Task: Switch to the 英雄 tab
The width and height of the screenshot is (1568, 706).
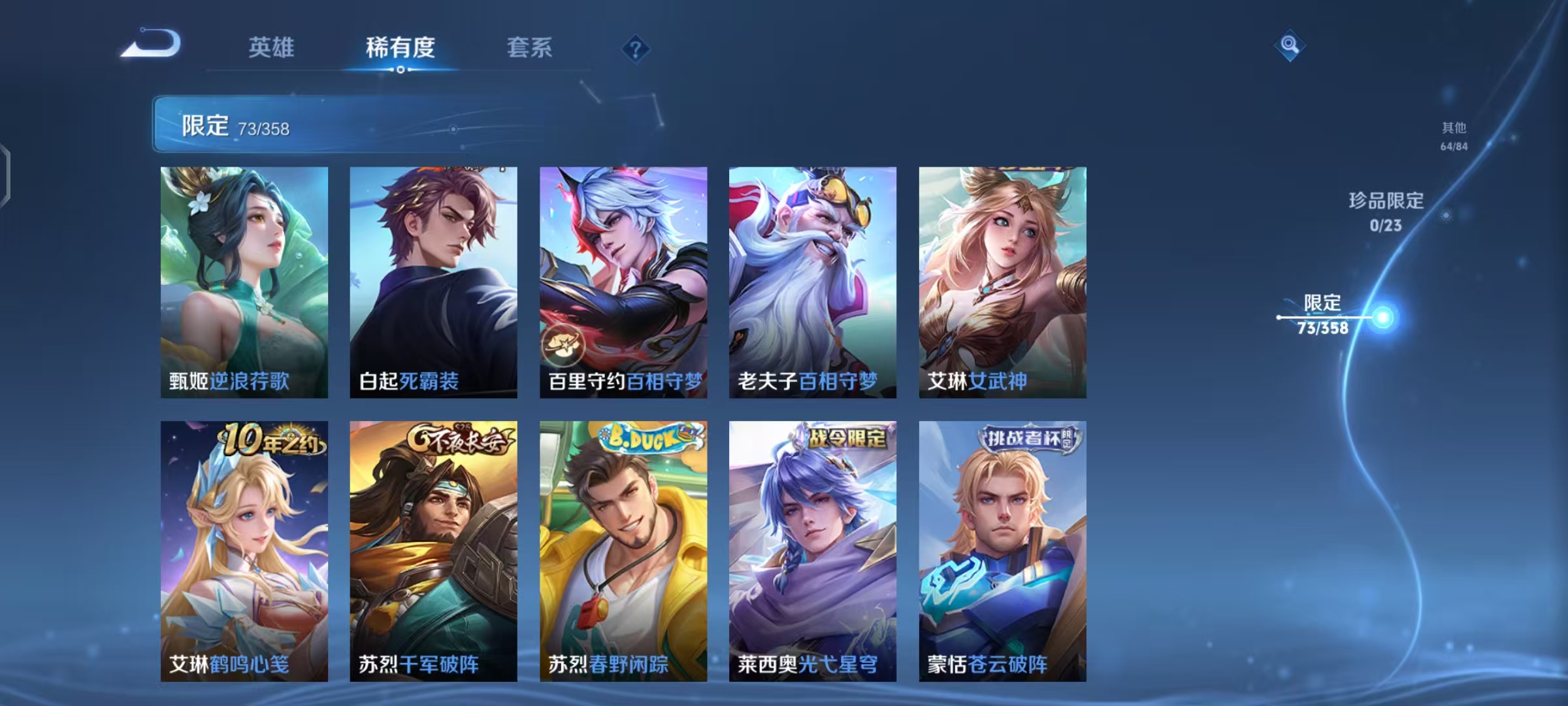Action: pyautogui.click(x=273, y=47)
